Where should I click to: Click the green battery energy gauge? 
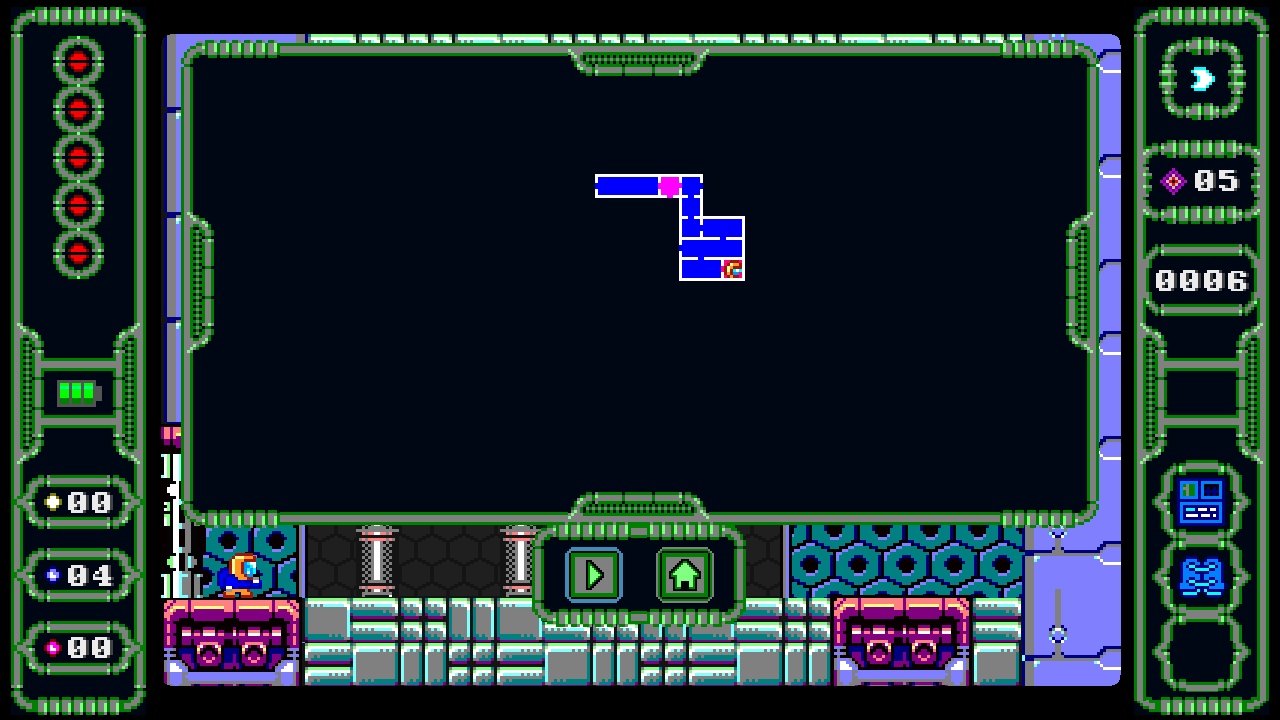(x=78, y=392)
